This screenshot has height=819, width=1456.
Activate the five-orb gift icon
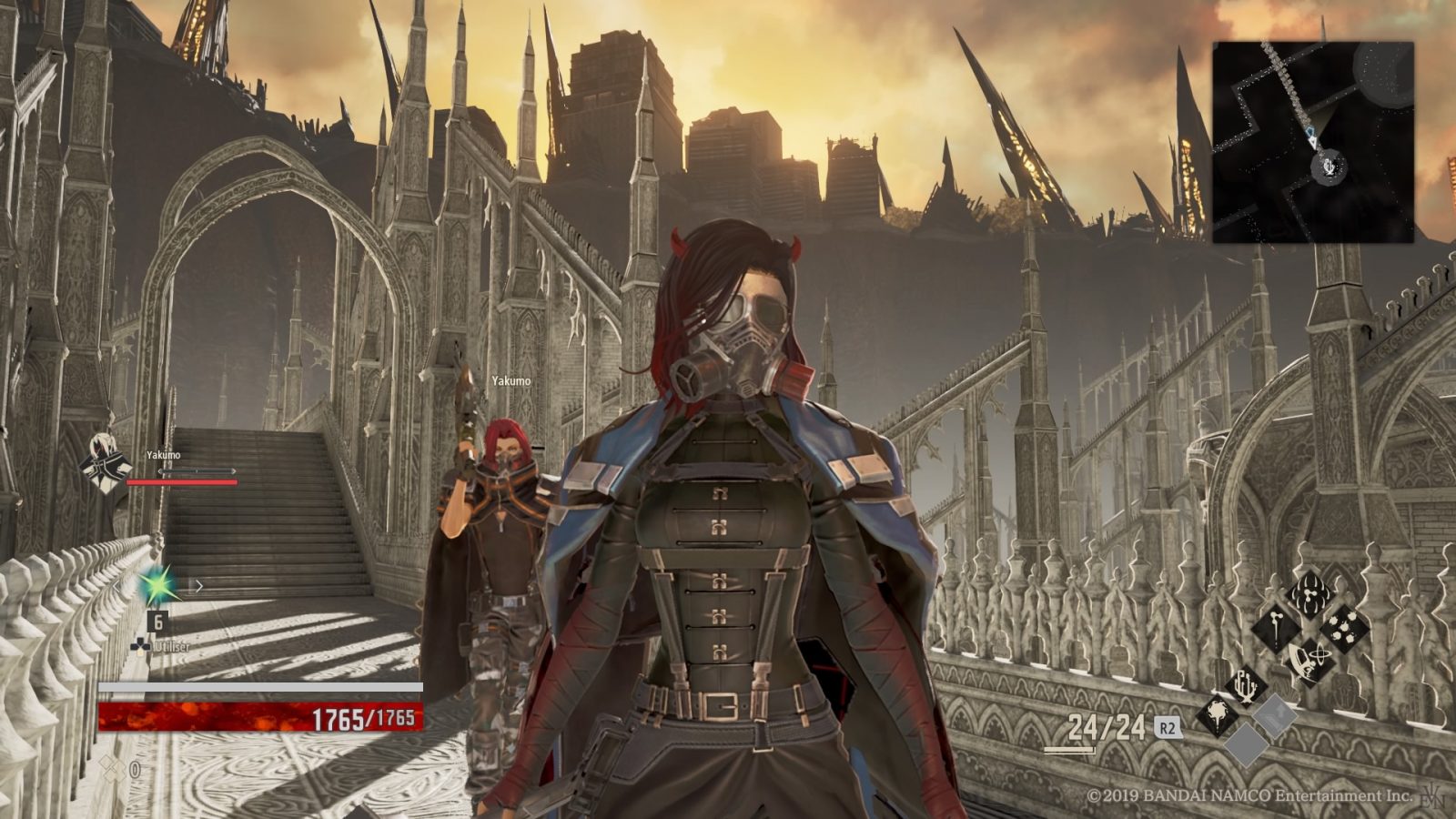point(1344,627)
